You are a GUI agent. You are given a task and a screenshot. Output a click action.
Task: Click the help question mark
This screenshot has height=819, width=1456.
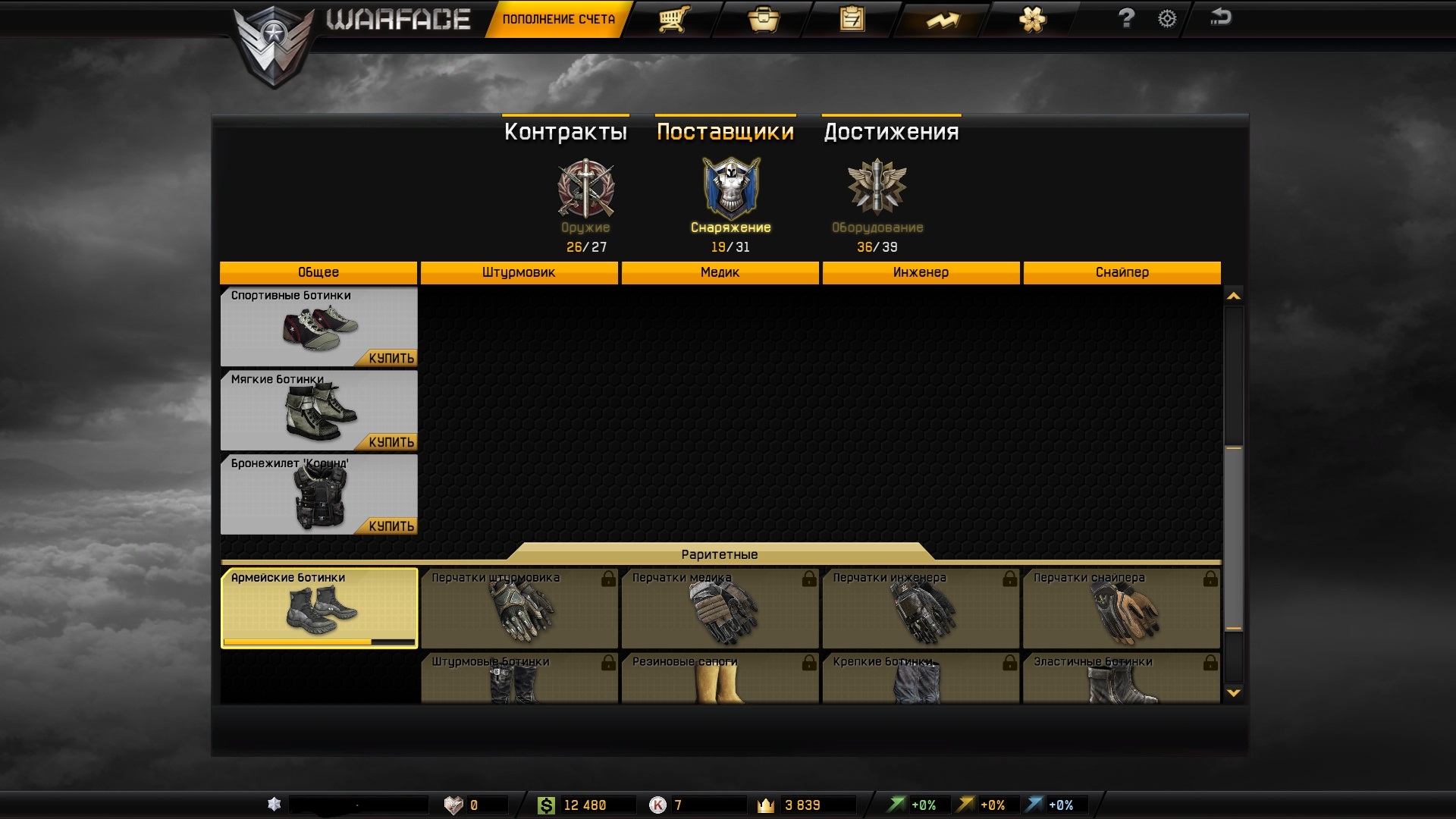1126,18
